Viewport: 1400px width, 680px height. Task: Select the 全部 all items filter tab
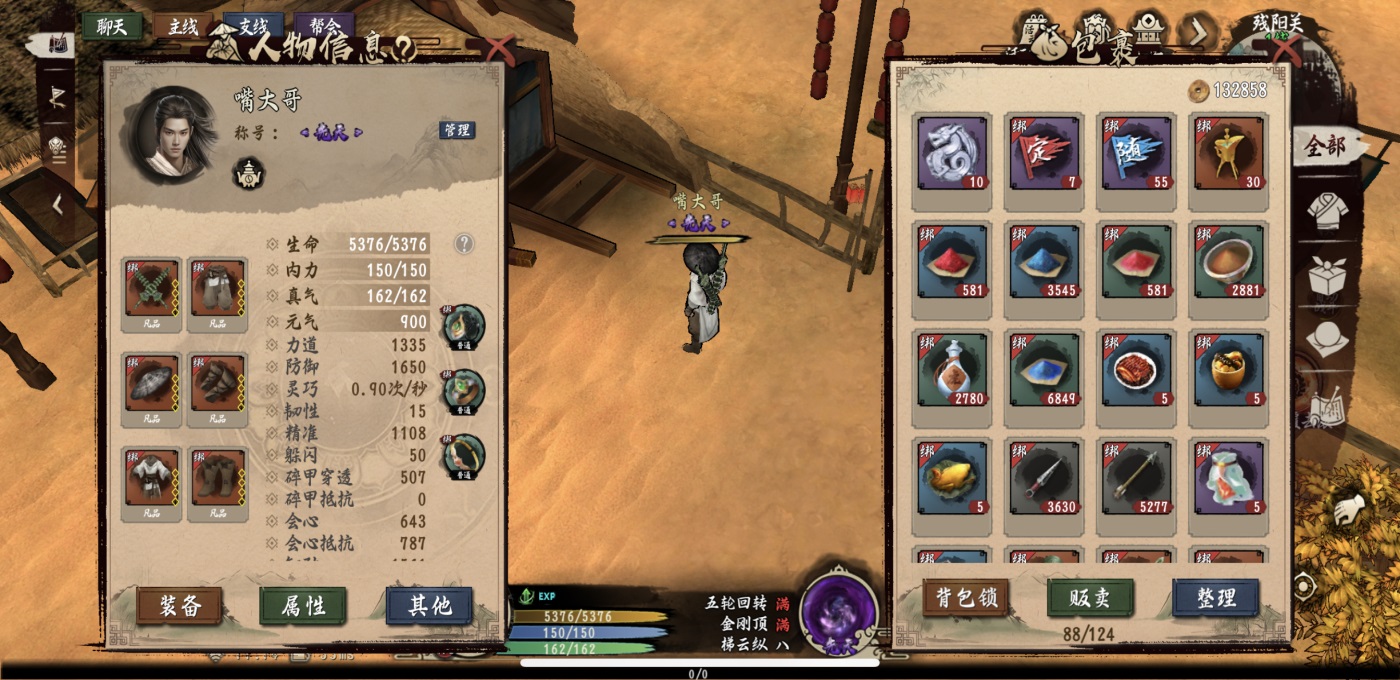[x=1325, y=148]
